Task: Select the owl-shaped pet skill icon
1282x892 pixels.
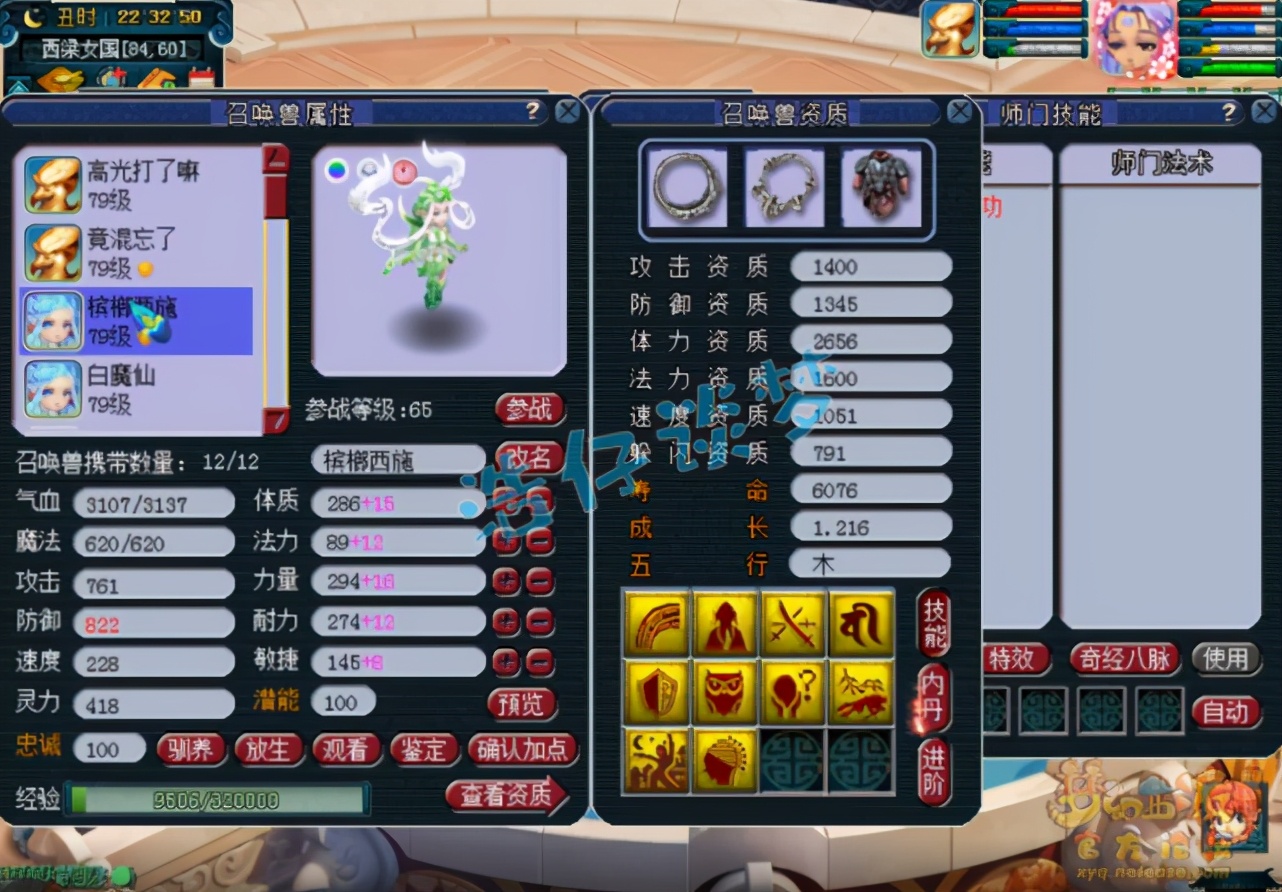Action: click(x=725, y=690)
